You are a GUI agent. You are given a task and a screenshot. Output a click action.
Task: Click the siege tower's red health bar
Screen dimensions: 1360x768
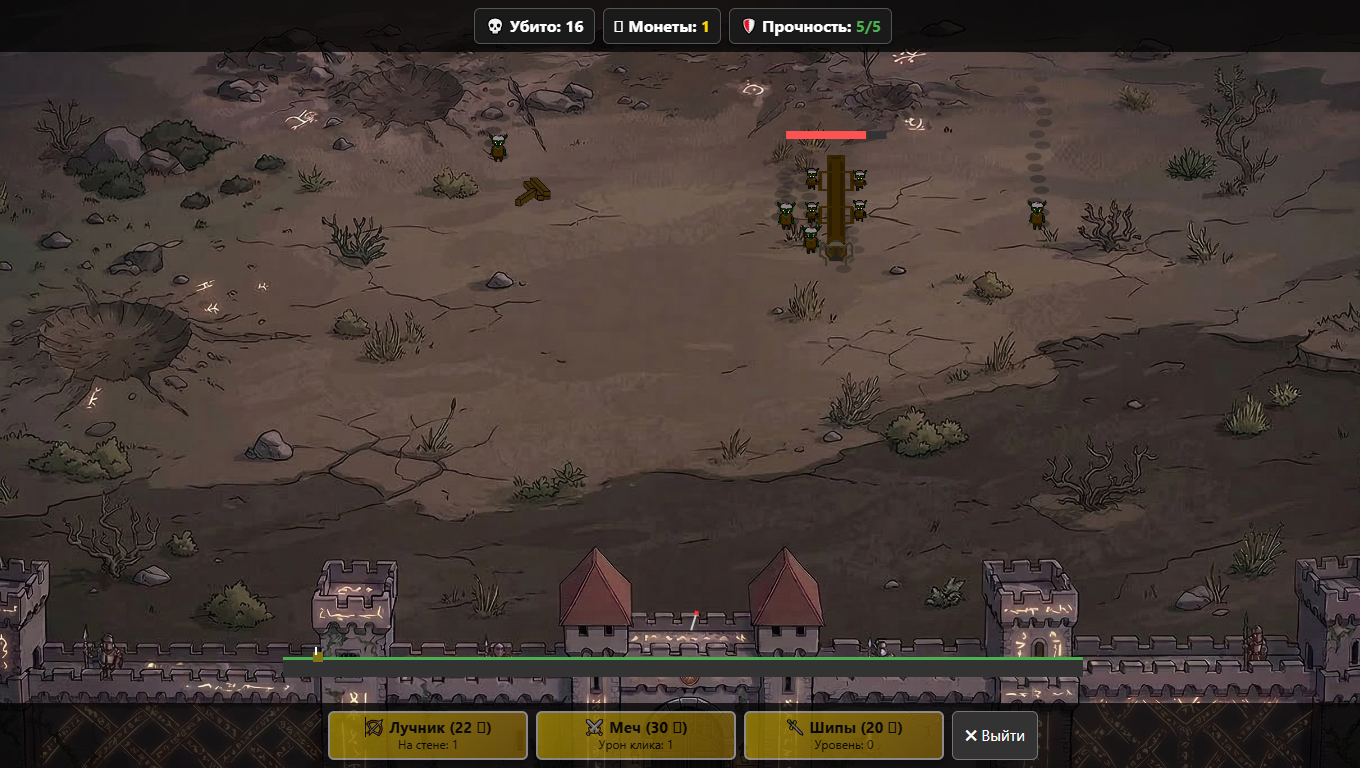826,133
